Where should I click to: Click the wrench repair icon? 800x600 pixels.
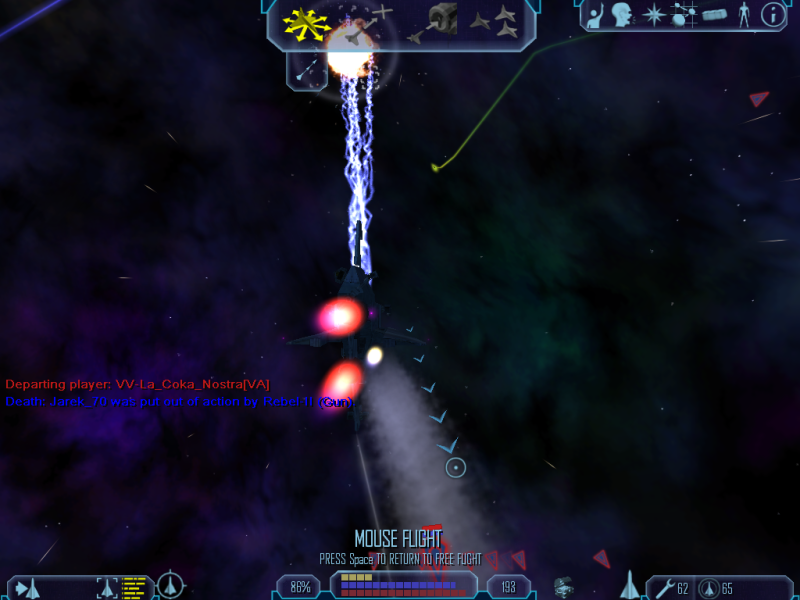coord(663,587)
